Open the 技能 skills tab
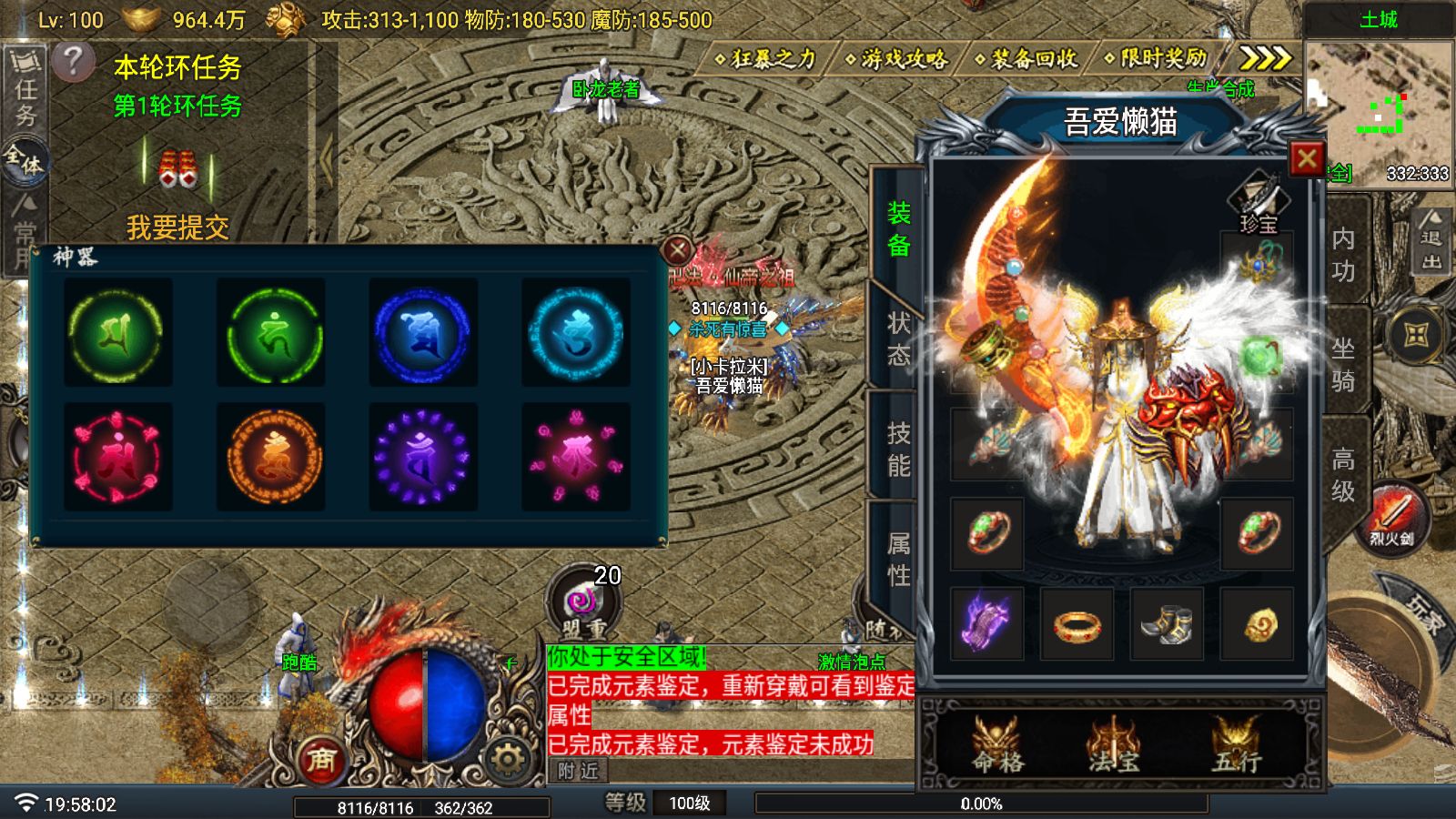The height and width of the screenshot is (819, 1456). pos(898,449)
